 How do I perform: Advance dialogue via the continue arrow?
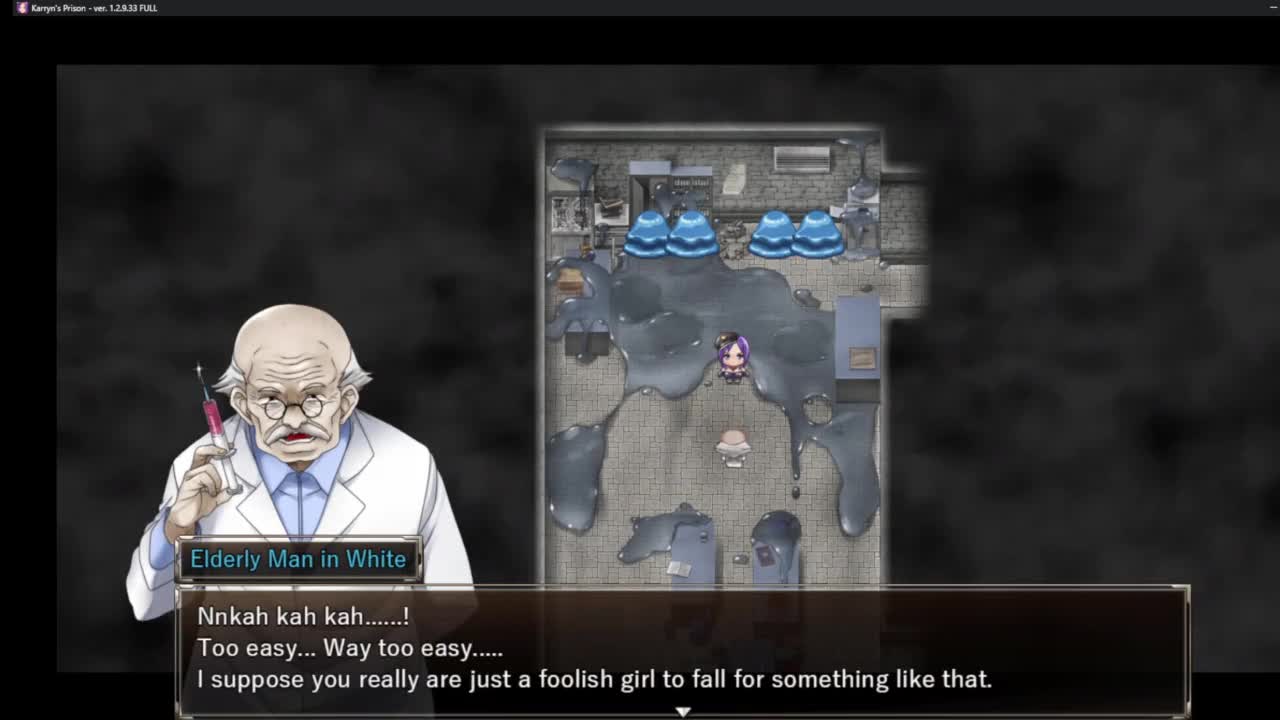coord(683,711)
